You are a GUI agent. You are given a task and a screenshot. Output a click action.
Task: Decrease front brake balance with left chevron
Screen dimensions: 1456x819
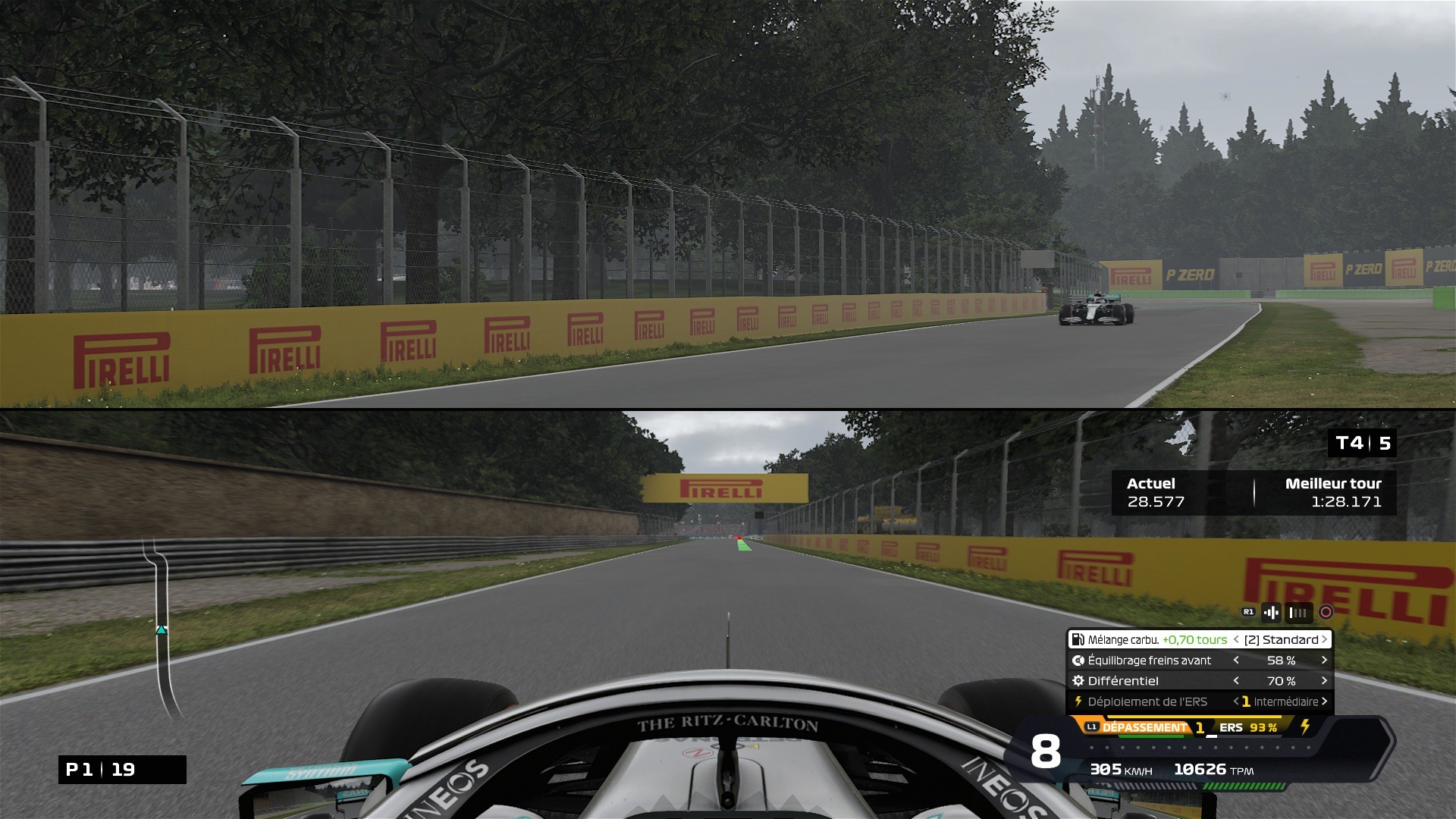1236,661
